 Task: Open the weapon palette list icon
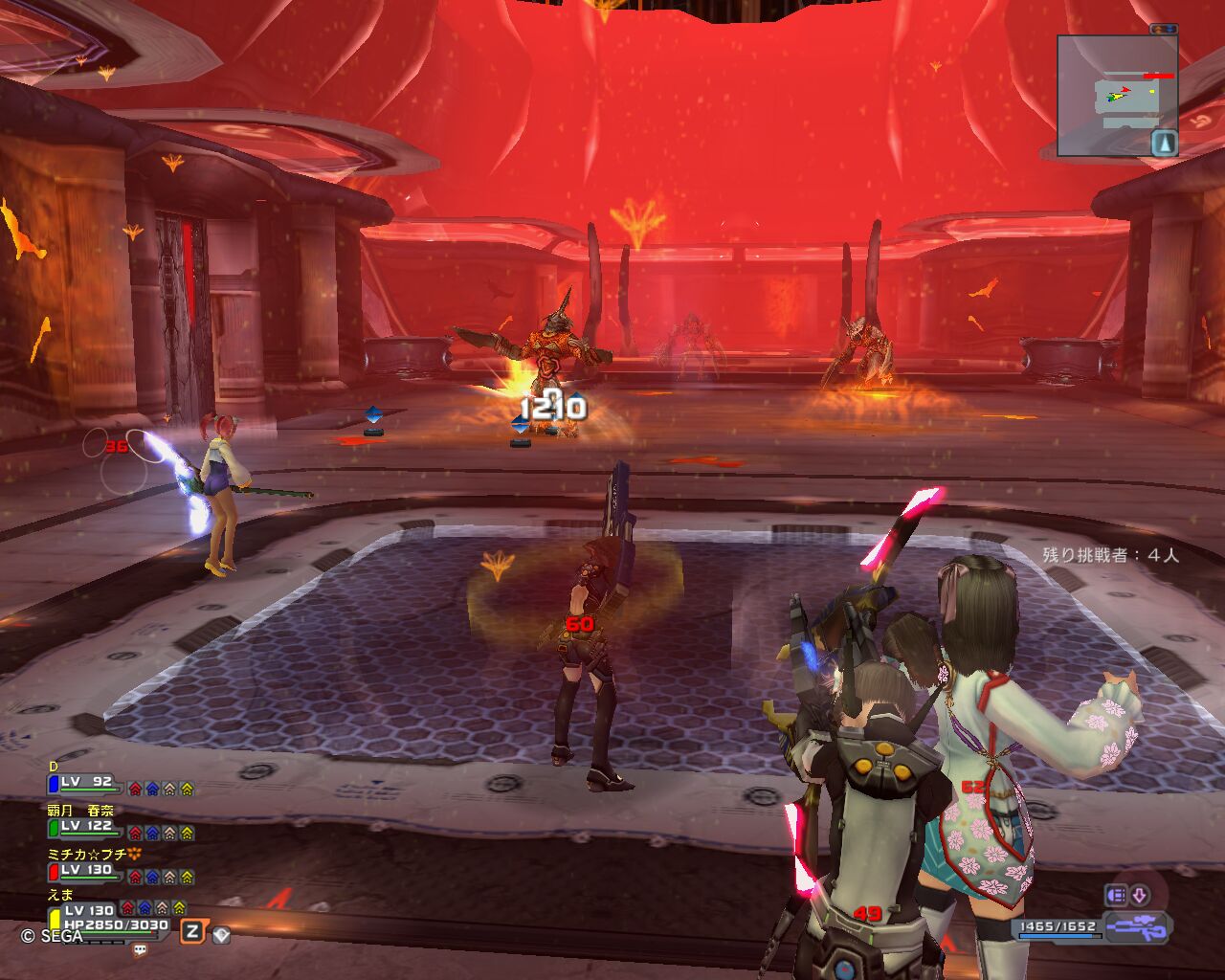click(x=1116, y=896)
